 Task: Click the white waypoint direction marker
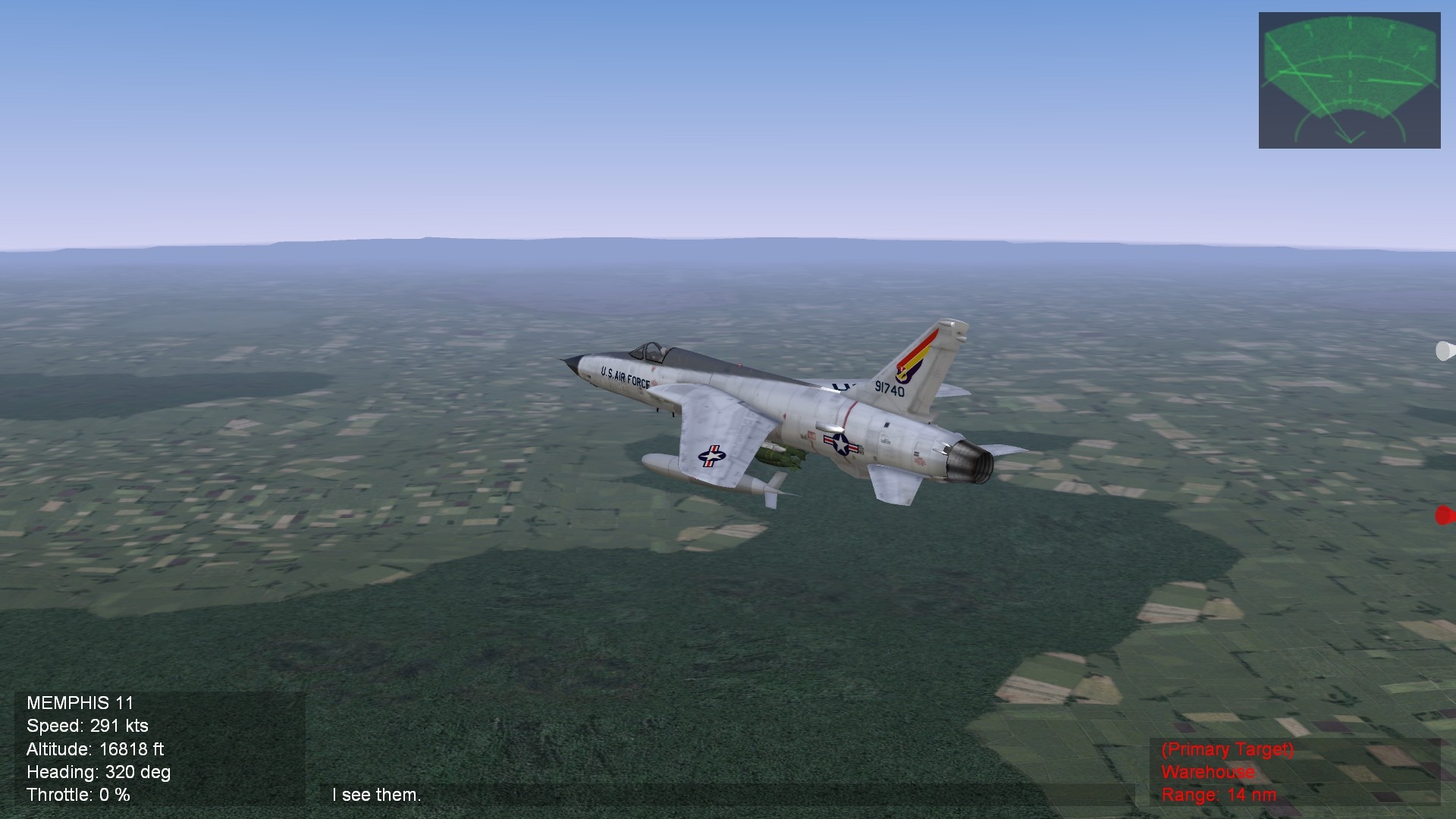[1445, 351]
